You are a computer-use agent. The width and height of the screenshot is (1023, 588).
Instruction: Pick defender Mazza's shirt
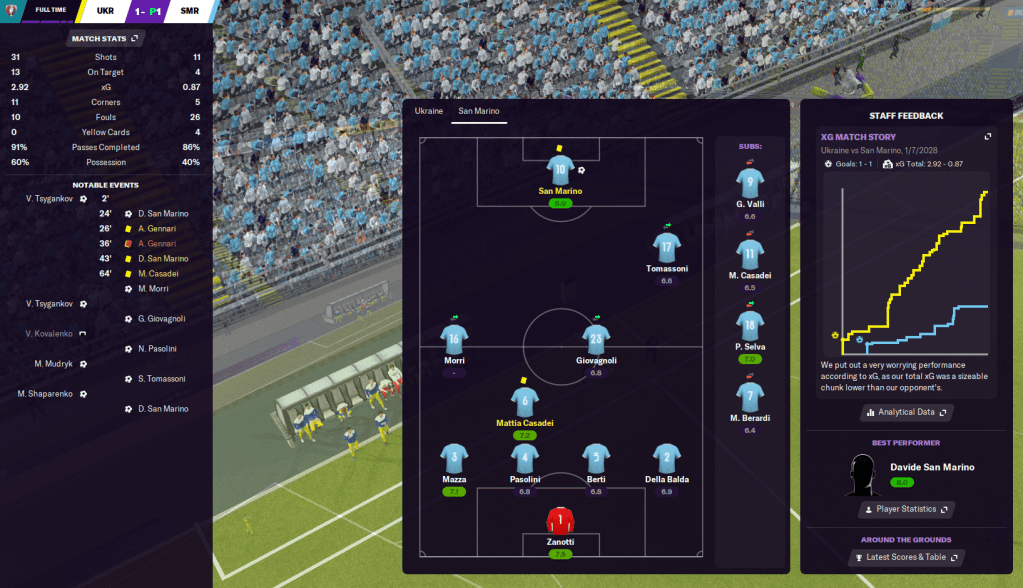tap(454, 457)
